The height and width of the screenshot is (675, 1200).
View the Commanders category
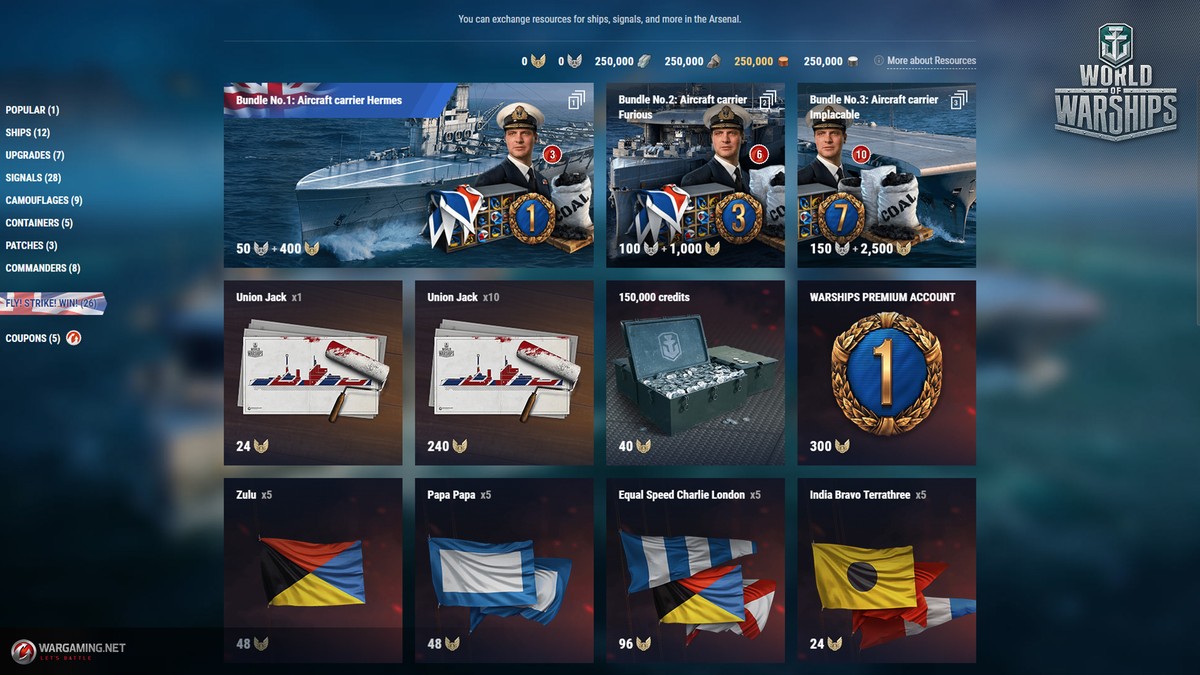(43, 268)
